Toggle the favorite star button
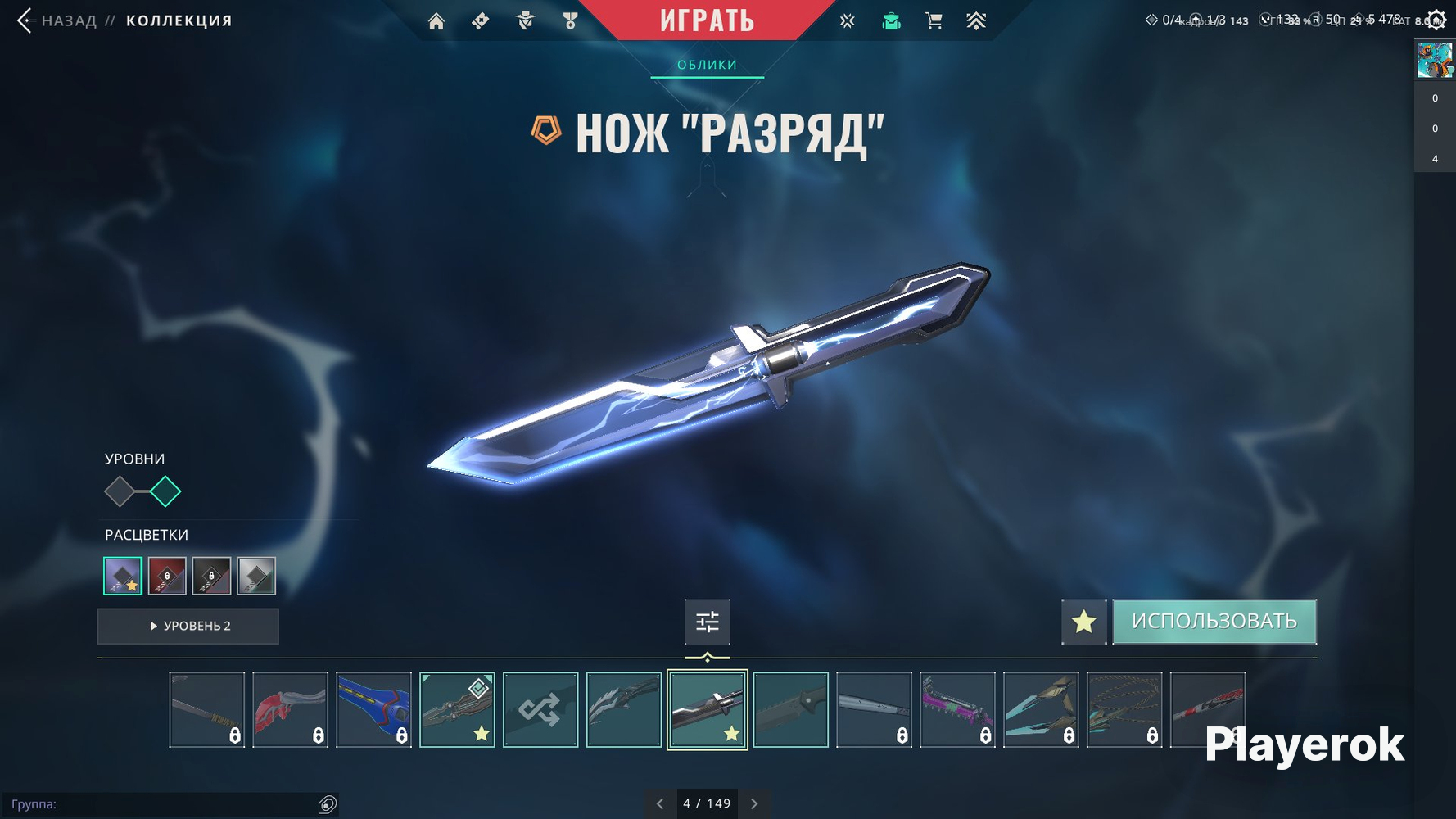 point(1083,622)
